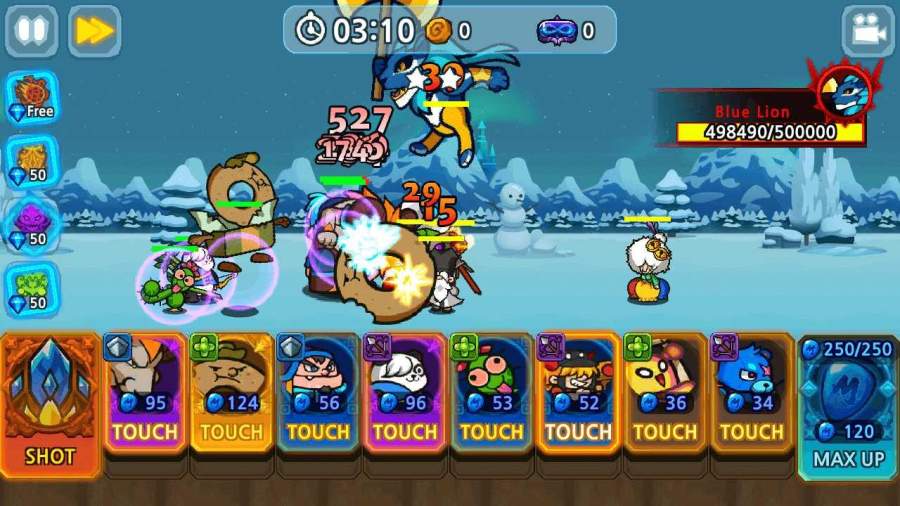Screen dimensions: 900x506
Task: Activate the purple monster skill
Action: (x=32, y=224)
